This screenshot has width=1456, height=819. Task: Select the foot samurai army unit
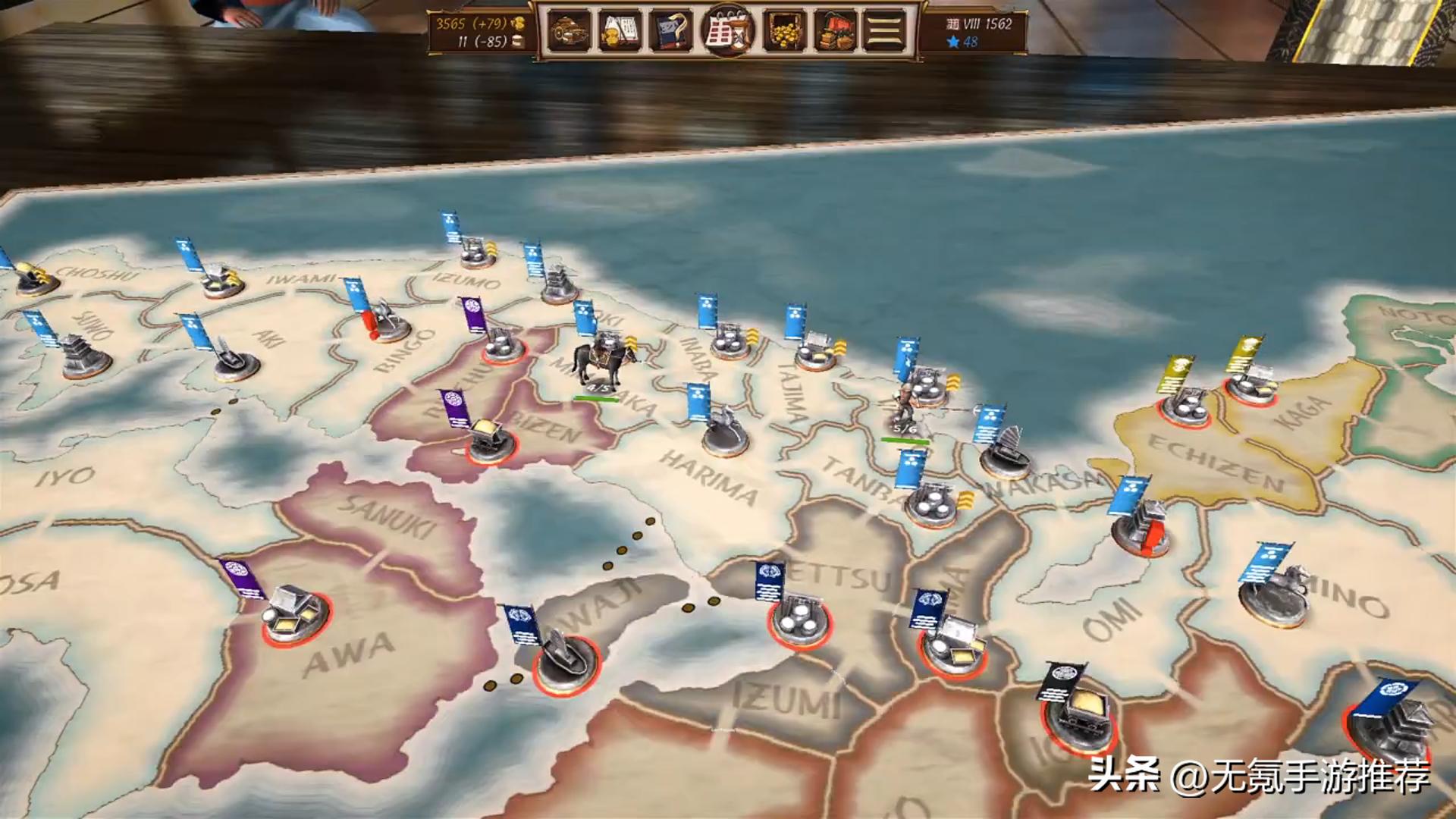click(x=904, y=406)
